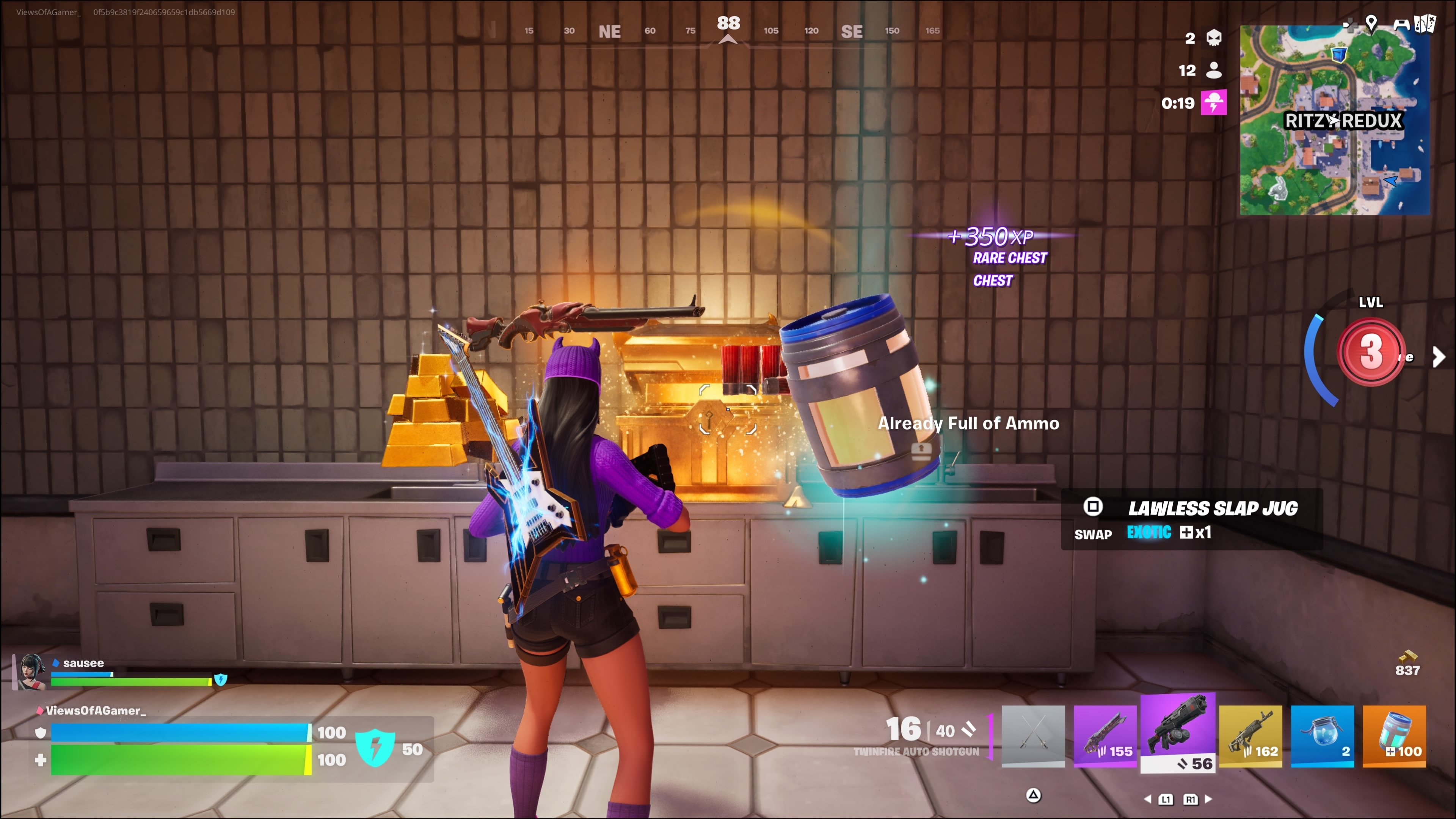The width and height of the screenshot is (1456, 819).
Task: Select the gold assault rifle slot
Action: tap(1250, 735)
